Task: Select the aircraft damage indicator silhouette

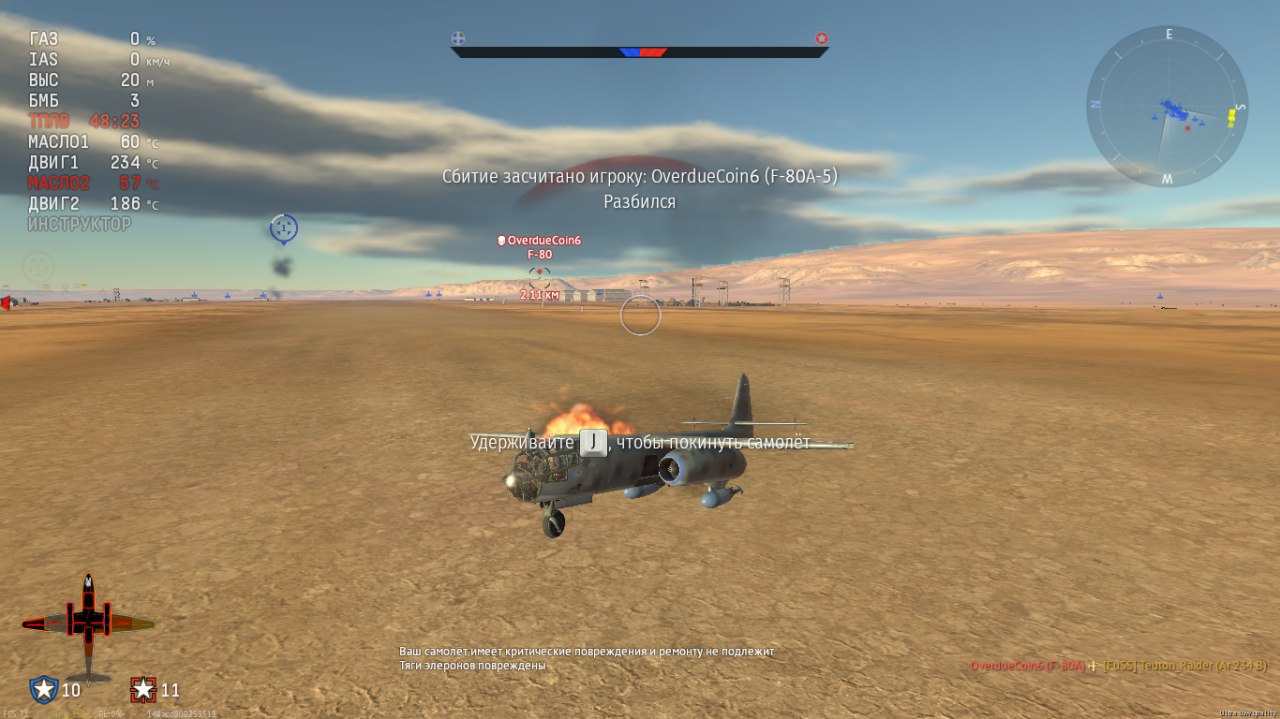Action: 88,623
